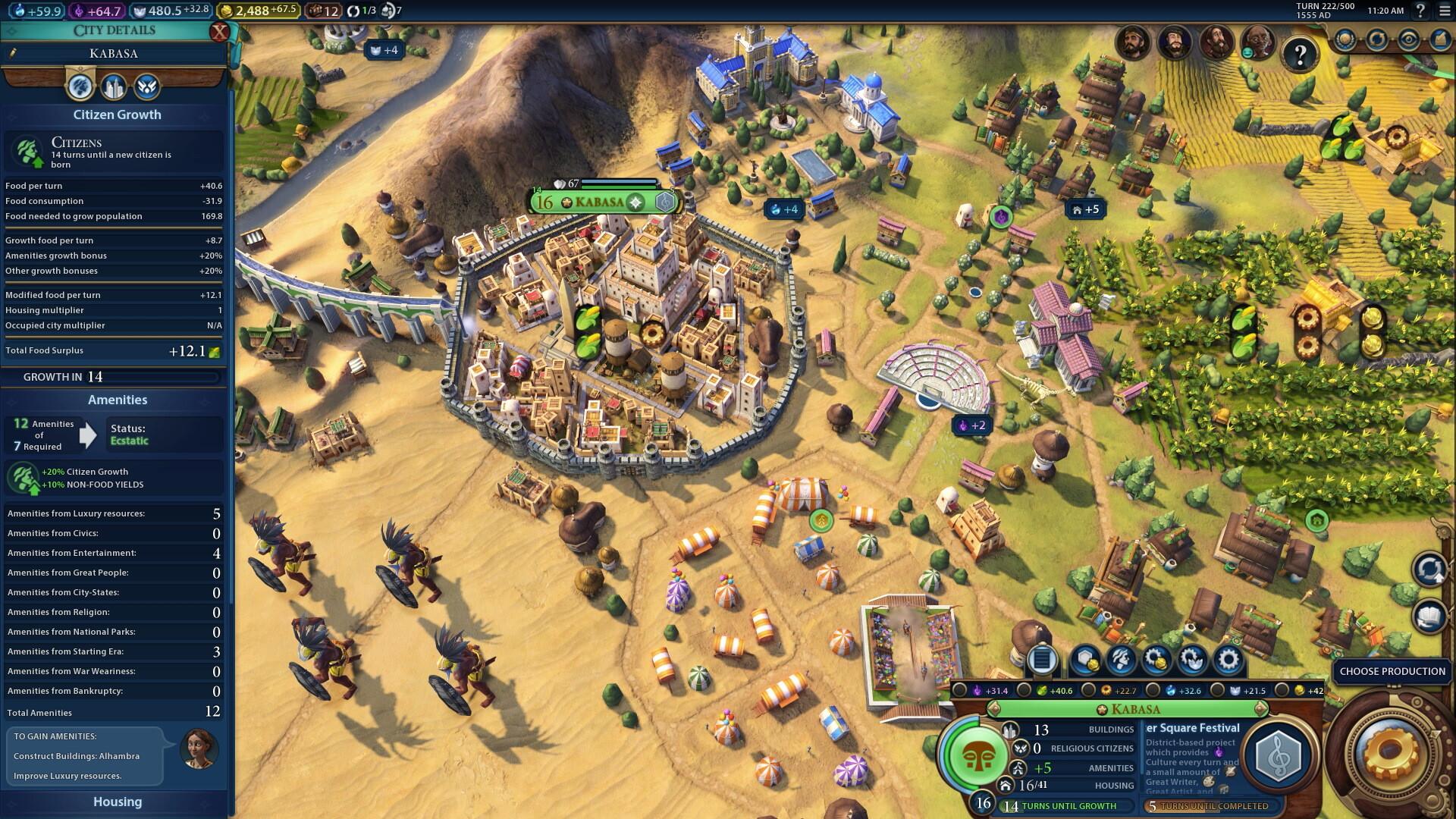Switch to the buildings tab in City Details
The height and width of the screenshot is (819, 1456).
point(115,86)
